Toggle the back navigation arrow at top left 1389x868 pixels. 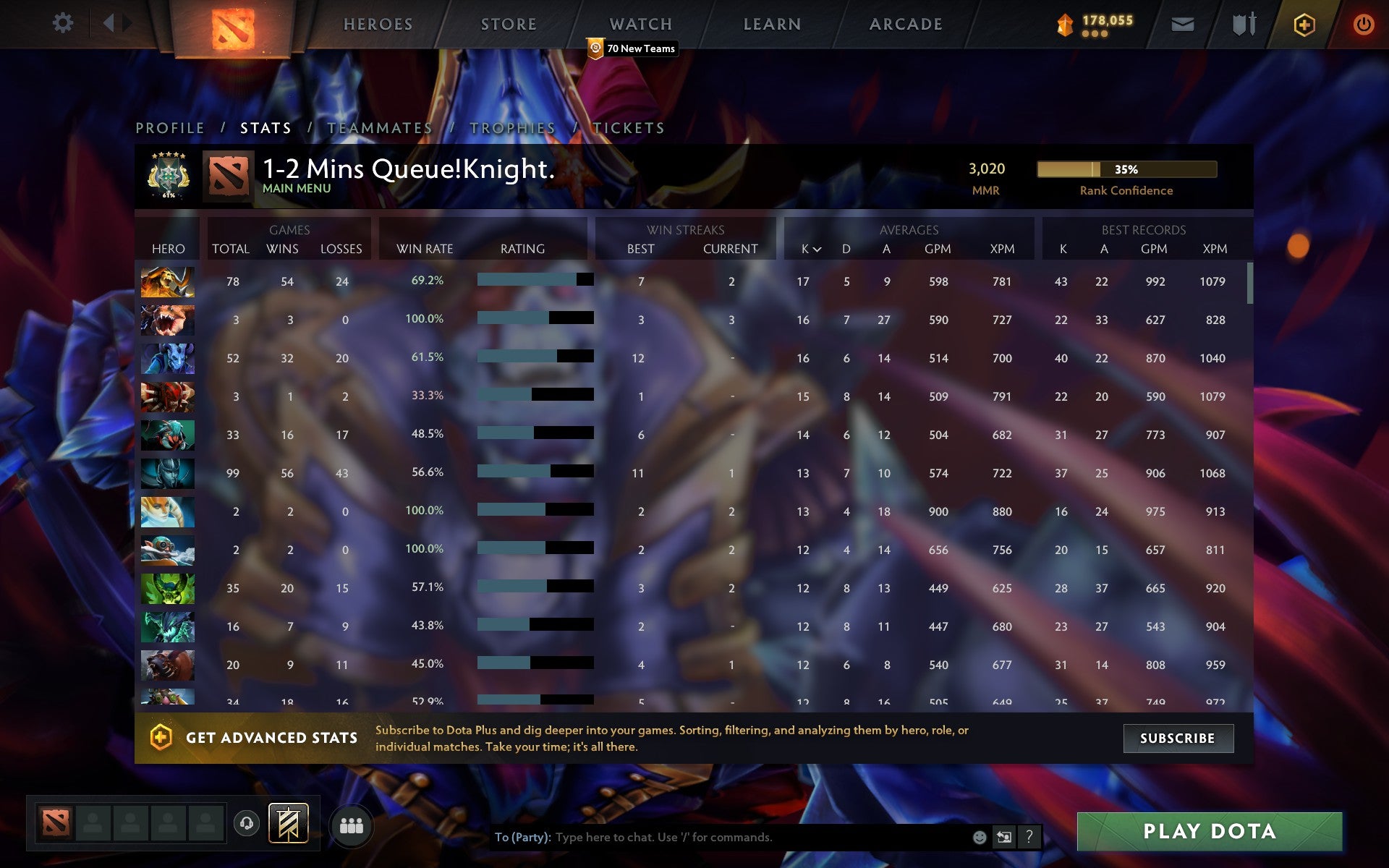coord(109,23)
